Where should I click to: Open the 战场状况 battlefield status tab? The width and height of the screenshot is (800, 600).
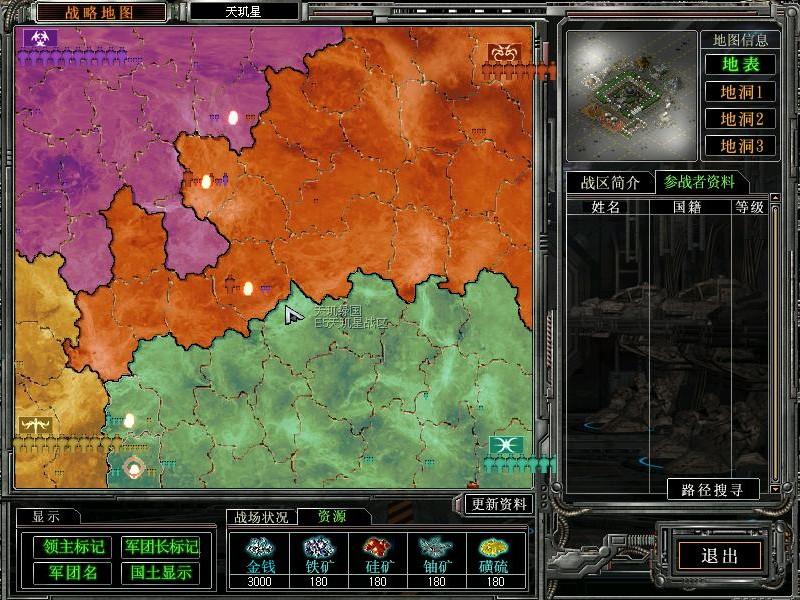[x=261, y=517]
